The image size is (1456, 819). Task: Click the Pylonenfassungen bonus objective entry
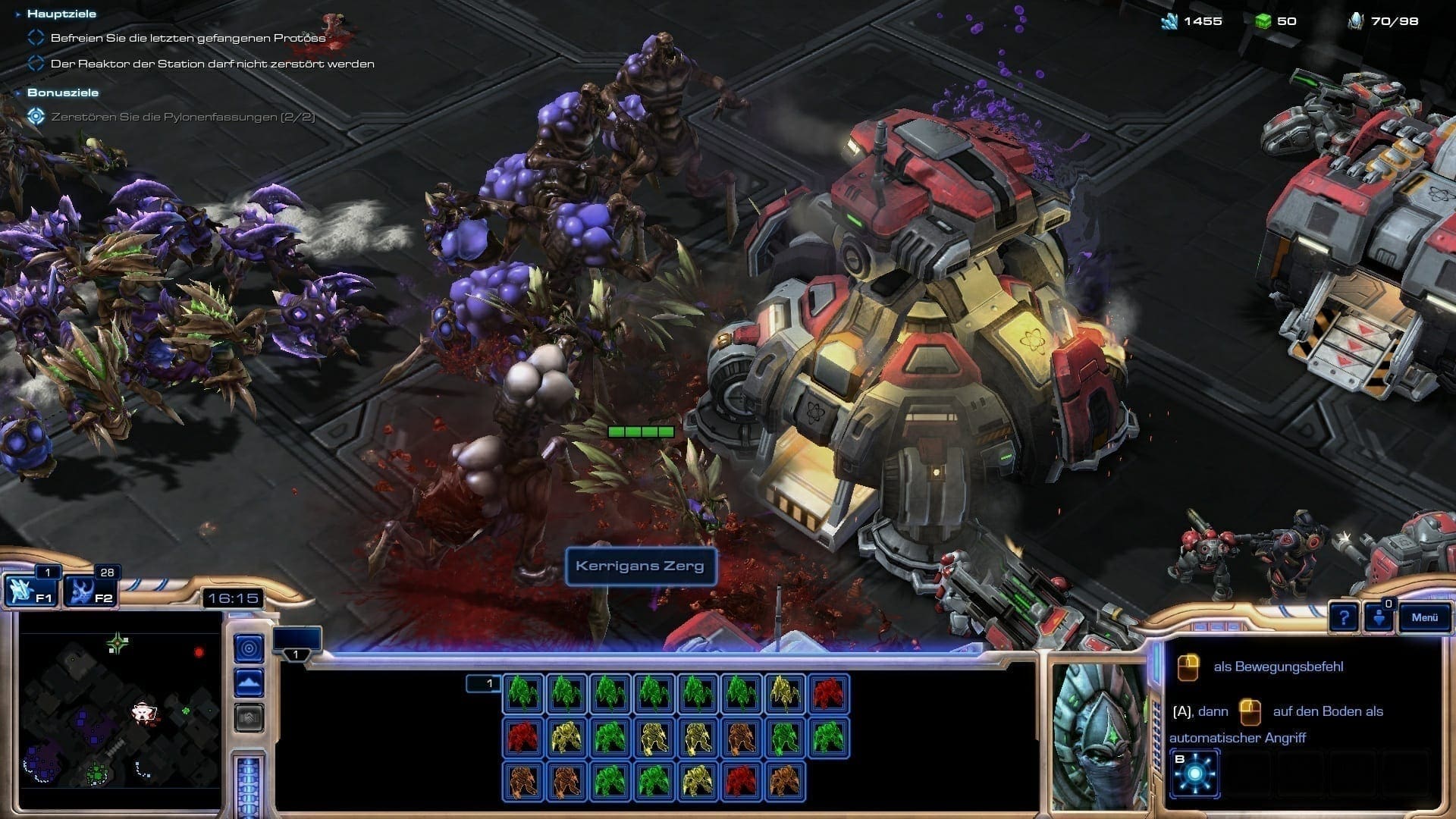tap(182, 117)
